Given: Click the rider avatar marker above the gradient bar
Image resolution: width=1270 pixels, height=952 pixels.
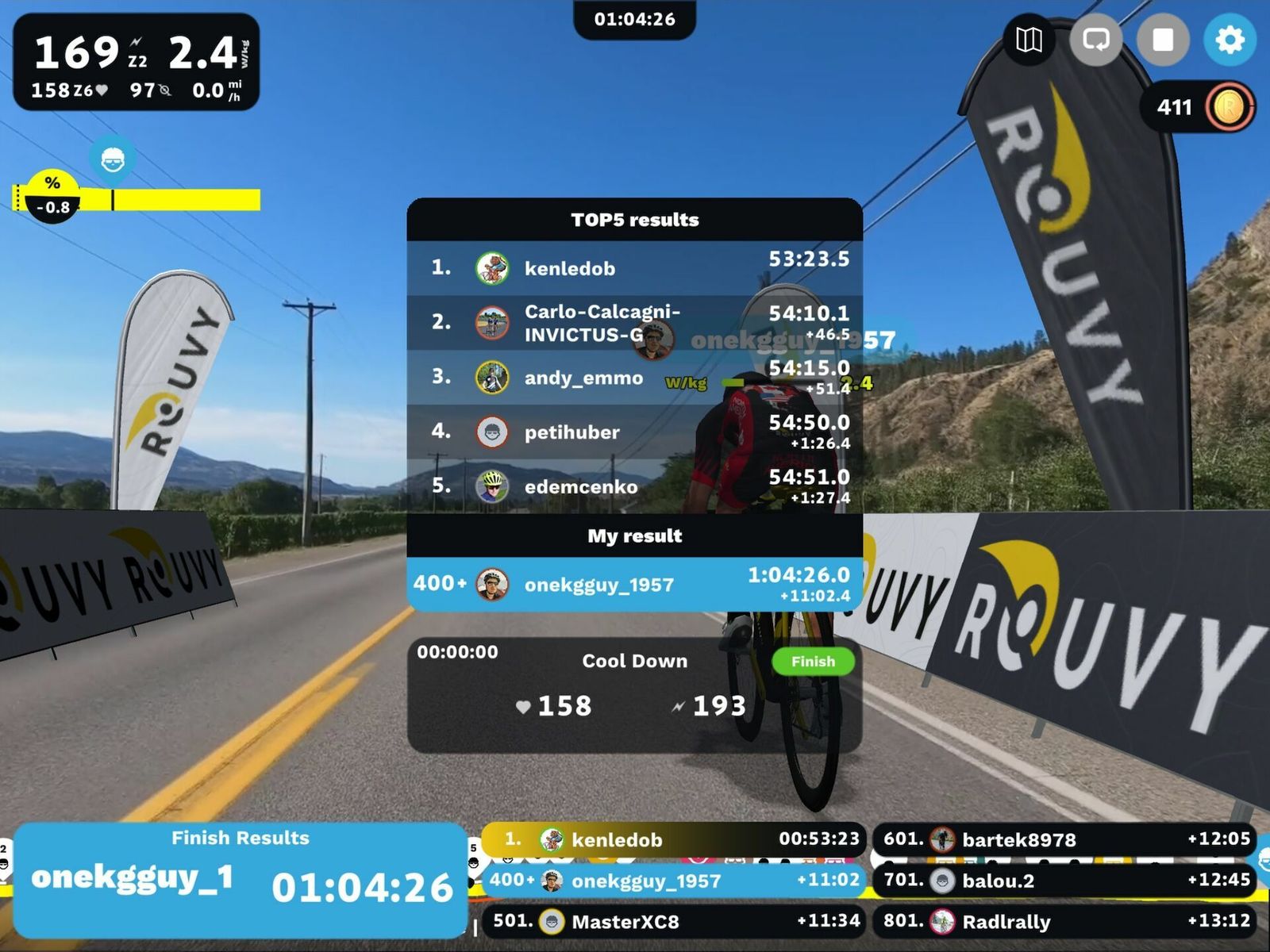Looking at the screenshot, I should 113,159.
